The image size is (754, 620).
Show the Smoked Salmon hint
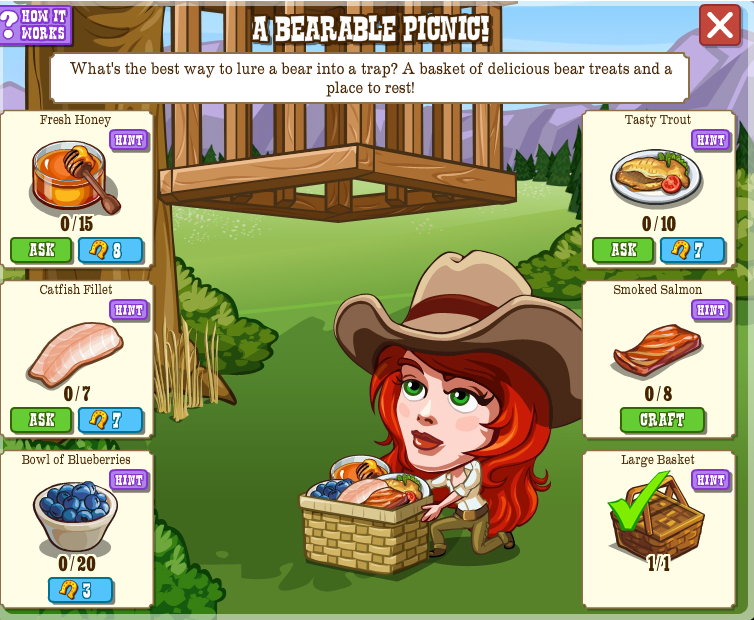pyautogui.click(x=710, y=310)
